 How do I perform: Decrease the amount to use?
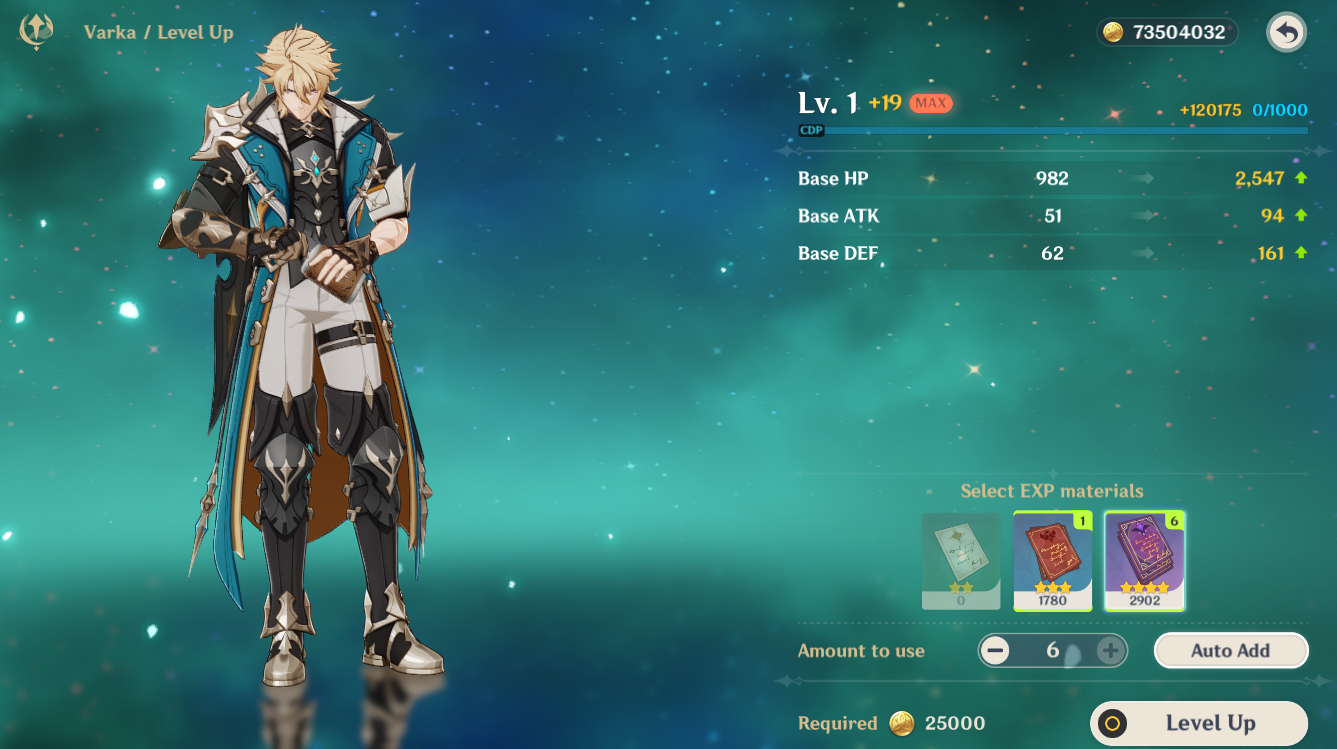pos(995,651)
